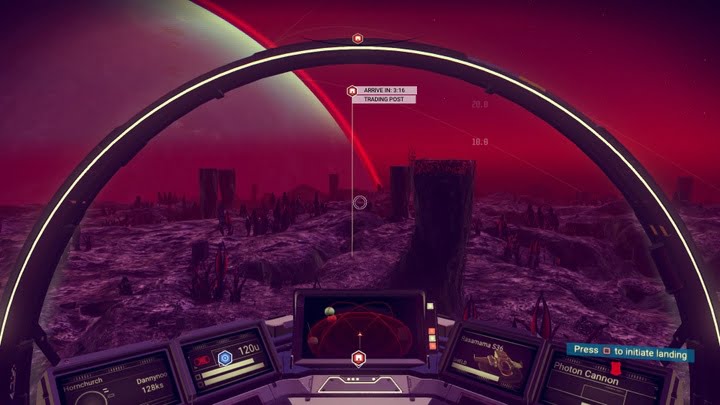This screenshot has height=405, width=720.
Task: Click the waypoint icon atop the cockpit arch
Action: tap(358, 38)
